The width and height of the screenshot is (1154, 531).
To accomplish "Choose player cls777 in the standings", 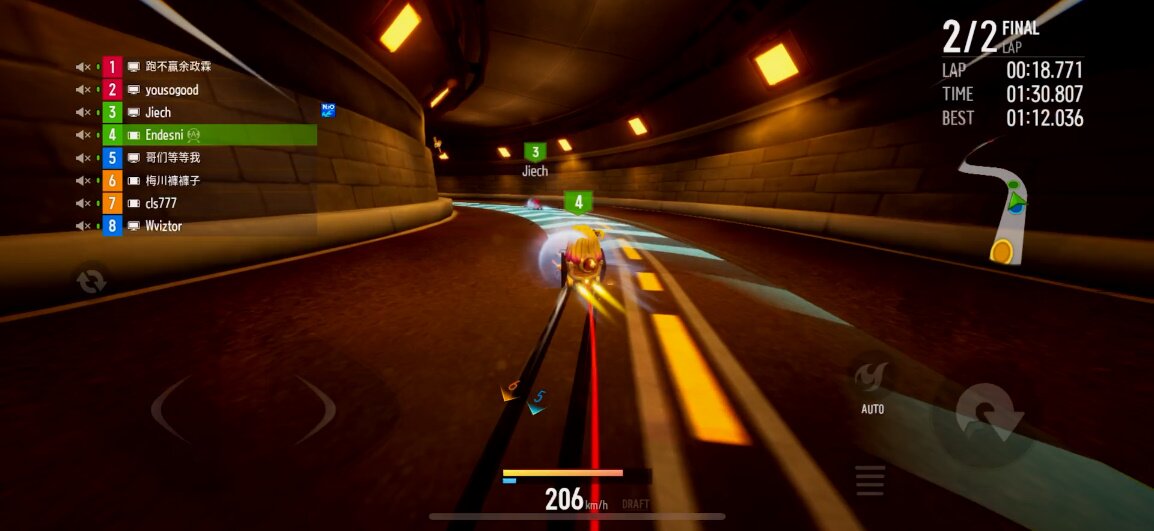I will [160, 203].
